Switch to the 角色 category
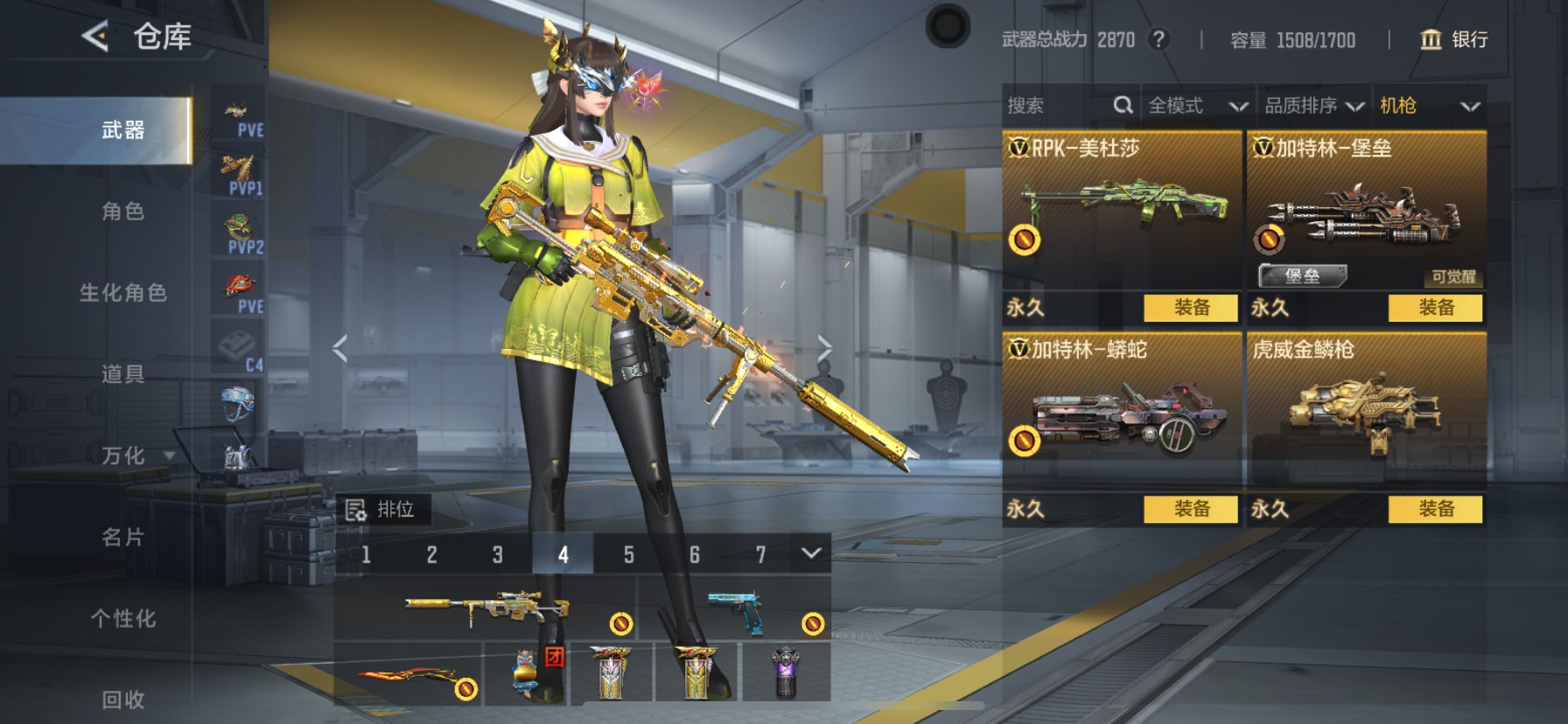 click(122, 212)
